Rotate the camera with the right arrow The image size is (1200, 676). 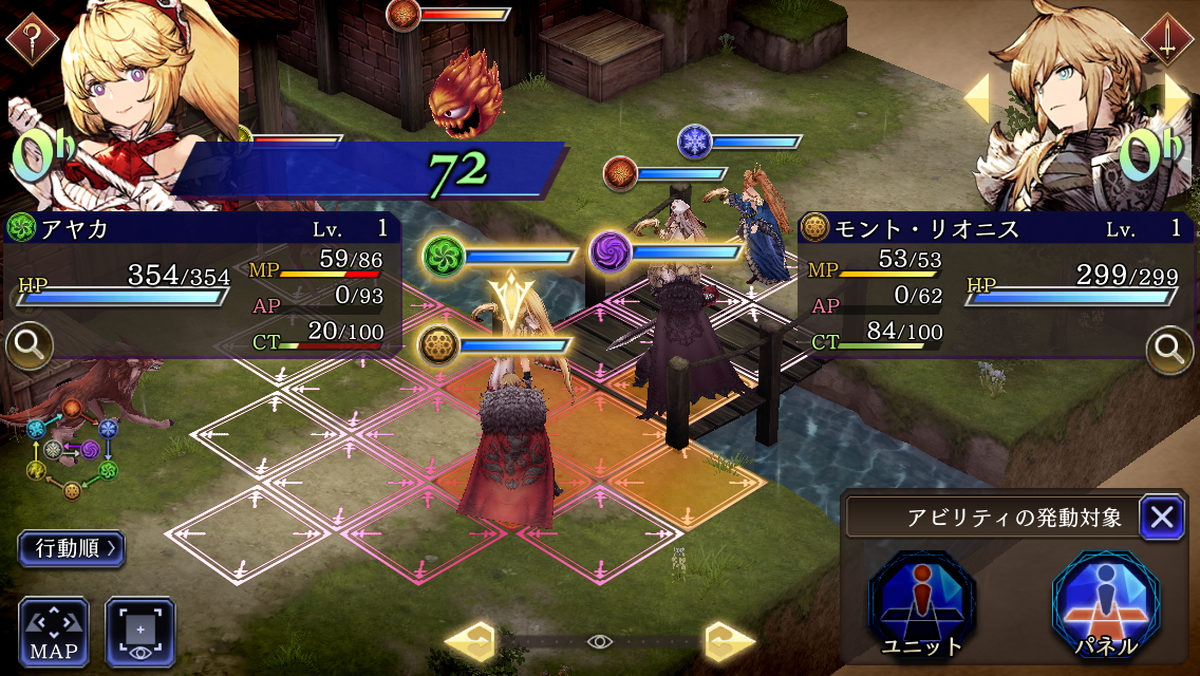[728, 641]
